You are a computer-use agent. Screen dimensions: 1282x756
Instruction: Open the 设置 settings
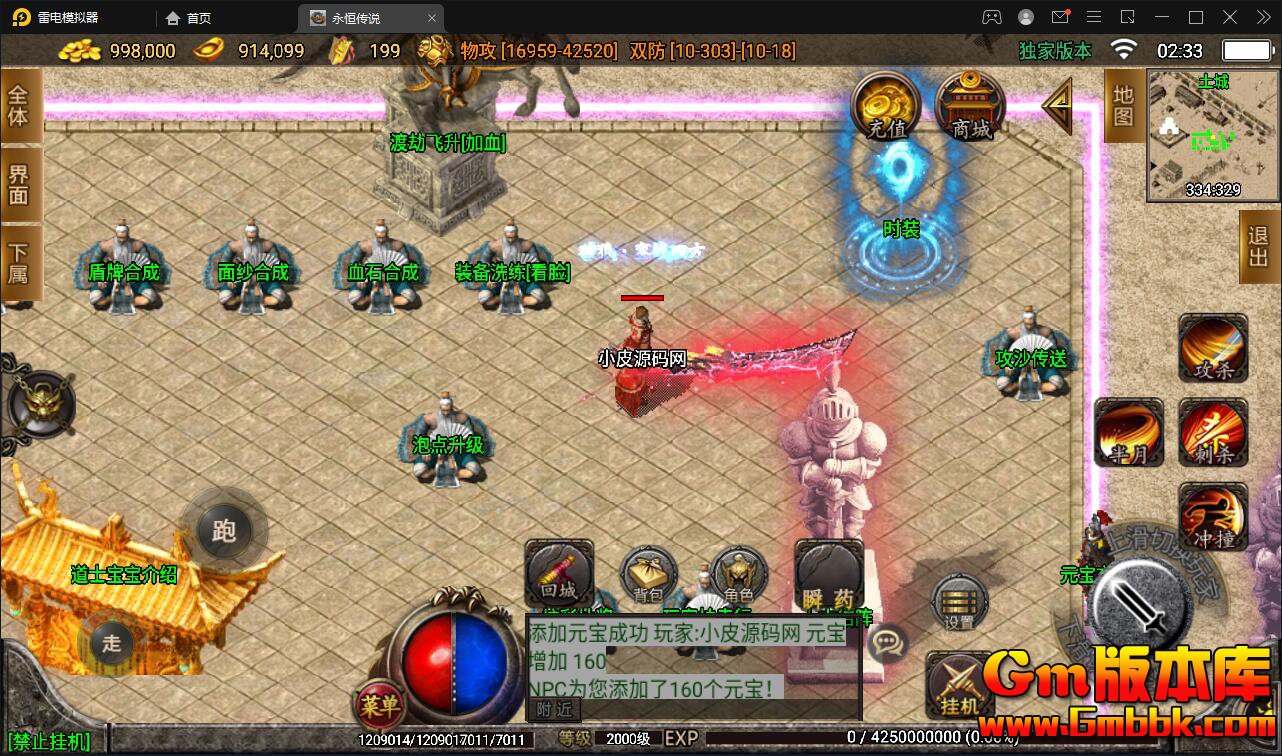pyautogui.click(x=959, y=603)
